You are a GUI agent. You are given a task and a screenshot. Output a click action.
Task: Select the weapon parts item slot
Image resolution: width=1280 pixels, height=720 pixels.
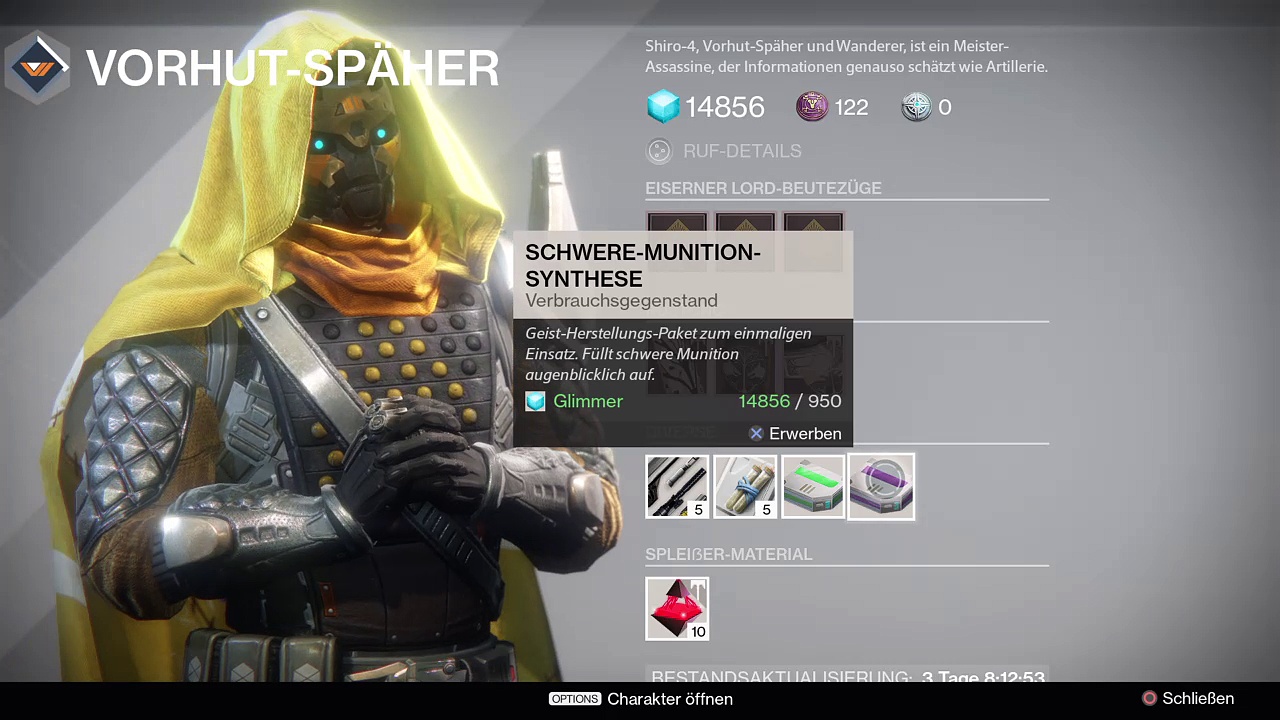677,487
